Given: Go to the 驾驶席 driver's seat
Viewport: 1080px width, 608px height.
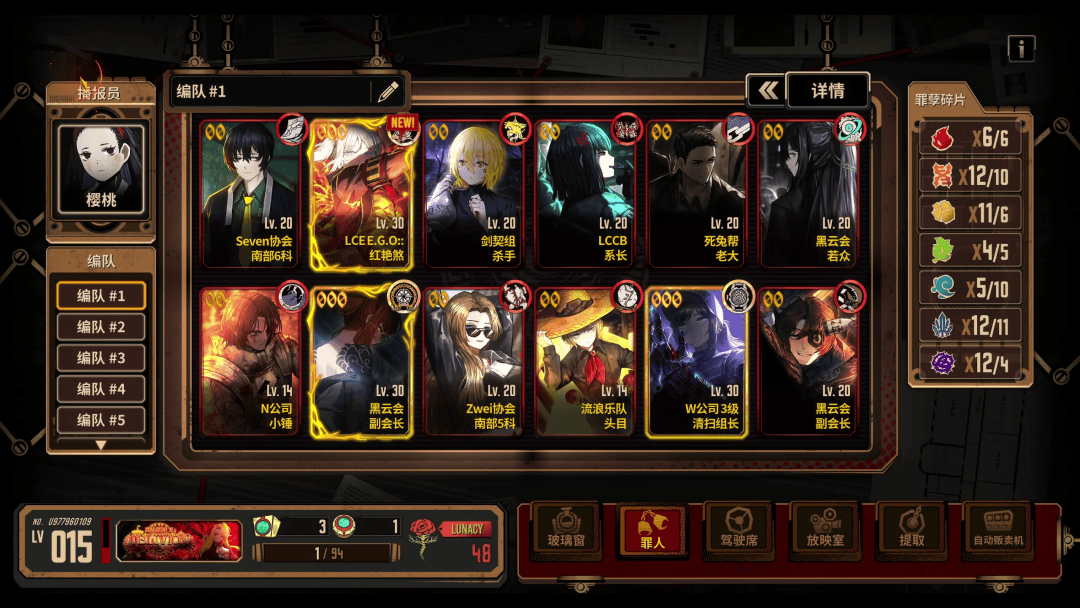Looking at the screenshot, I should pyautogui.click(x=738, y=530).
